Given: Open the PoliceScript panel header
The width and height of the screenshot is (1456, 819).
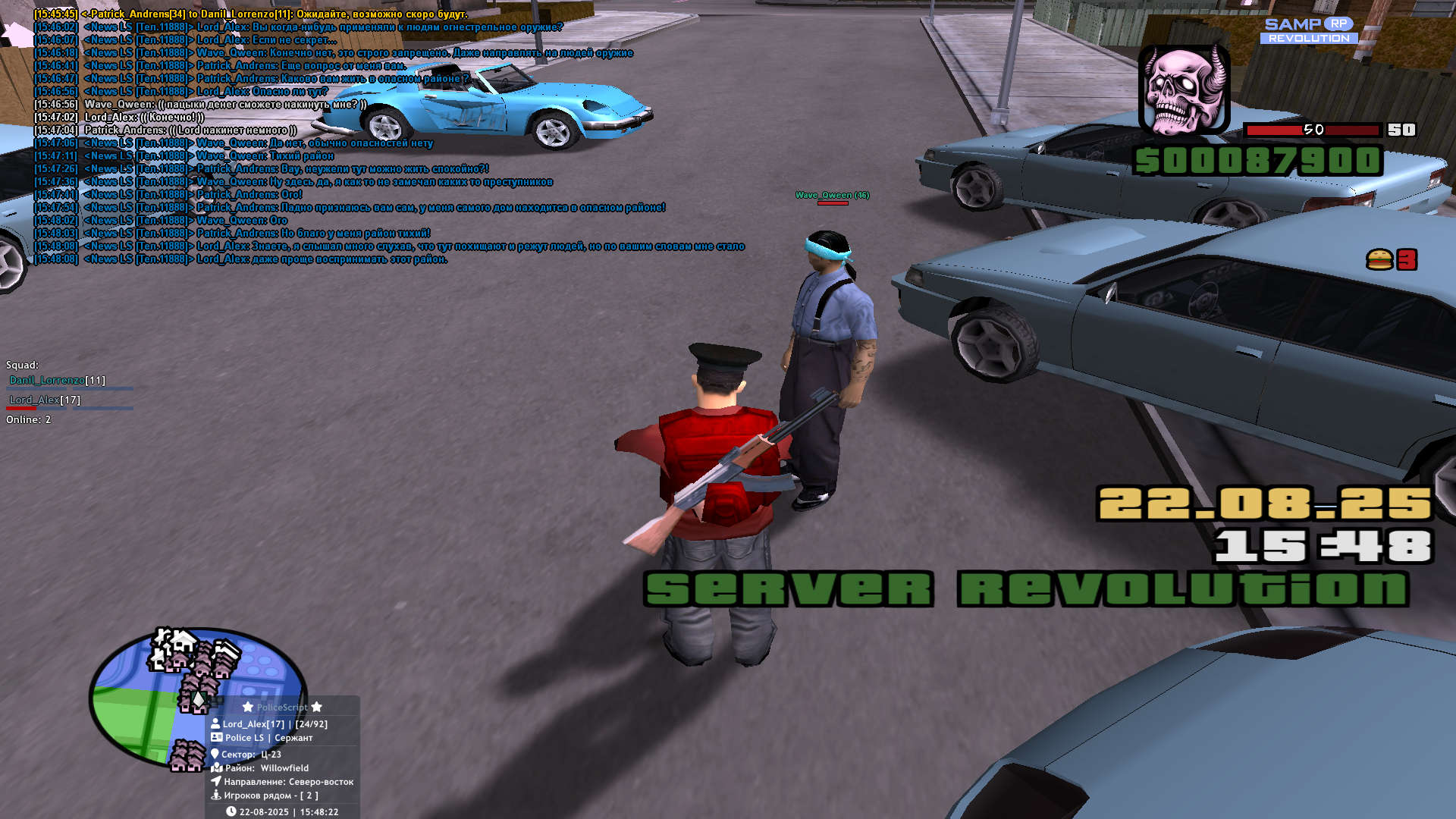Looking at the screenshot, I should (282, 708).
